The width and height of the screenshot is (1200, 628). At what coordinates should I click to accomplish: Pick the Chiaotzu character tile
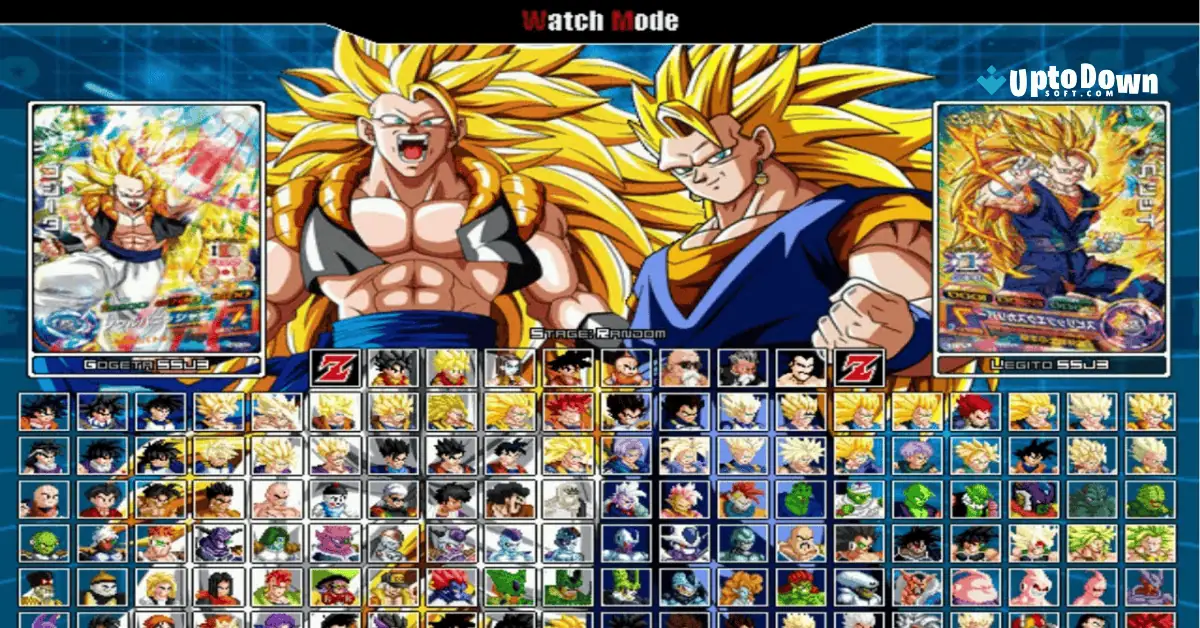point(334,498)
